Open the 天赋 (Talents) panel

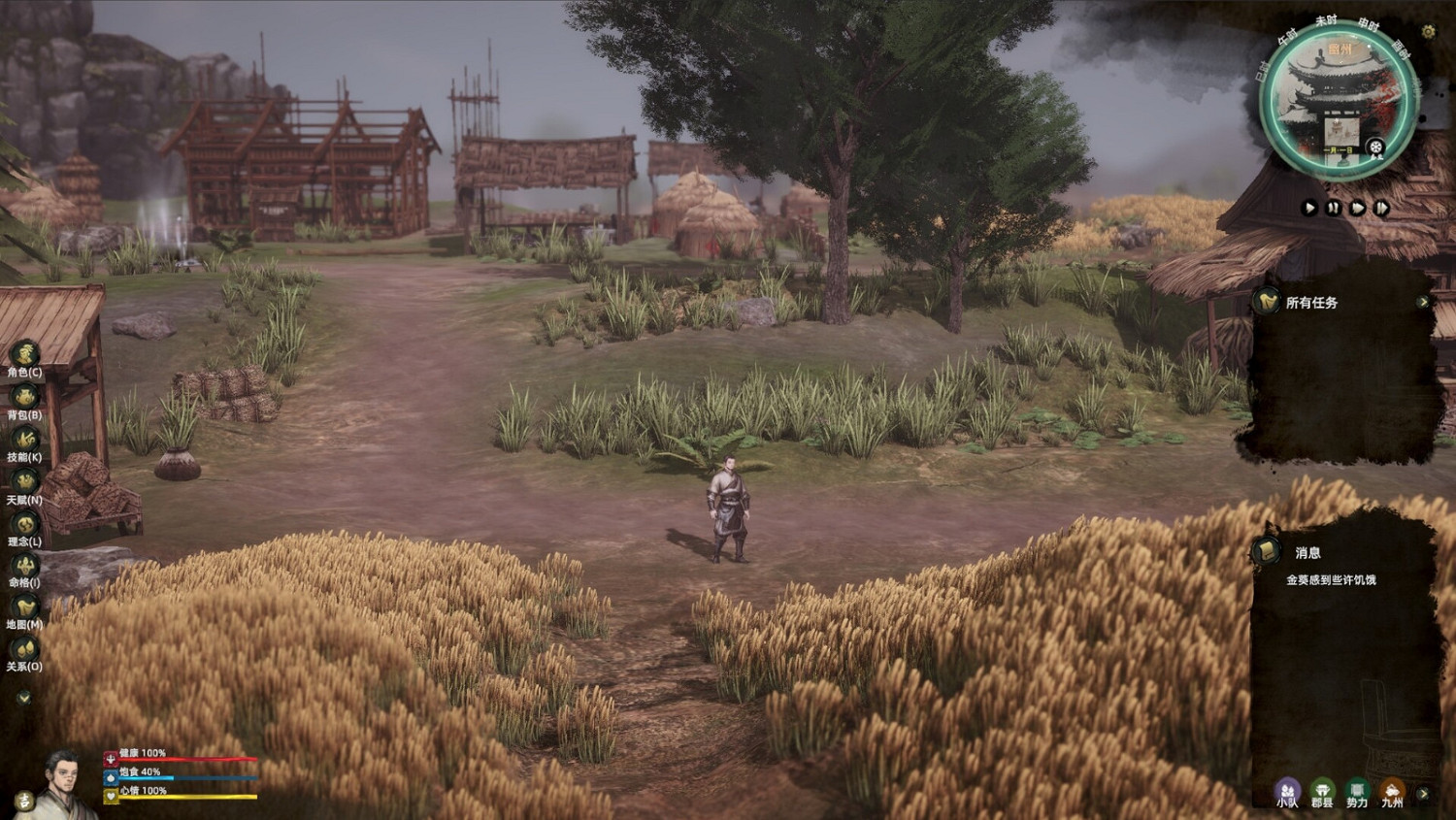[26, 480]
